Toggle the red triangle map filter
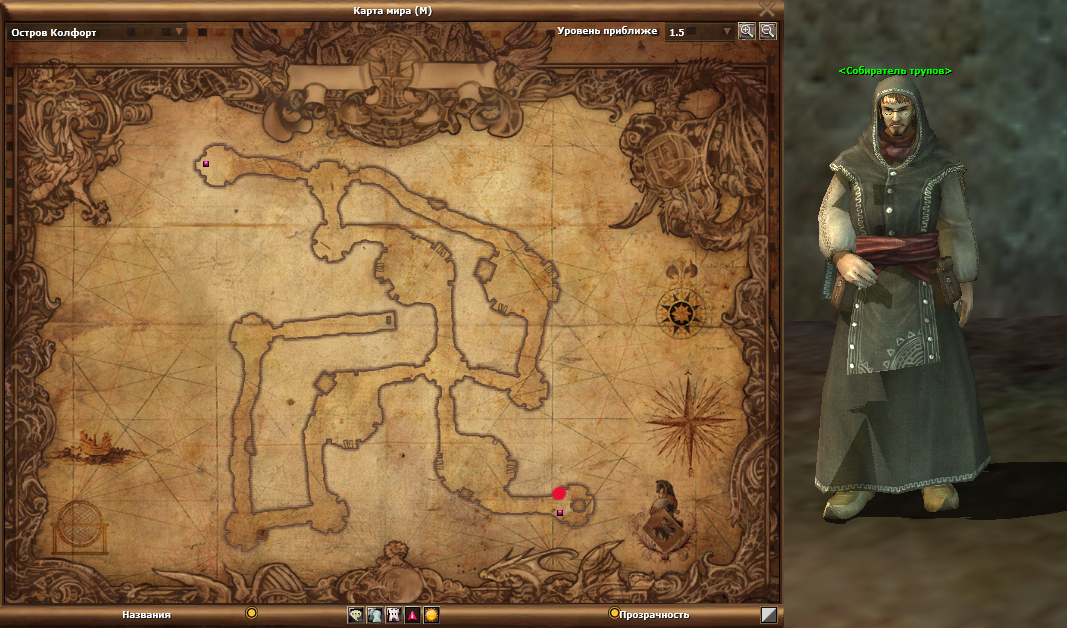This screenshot has width=1067, height=628. 412,615
